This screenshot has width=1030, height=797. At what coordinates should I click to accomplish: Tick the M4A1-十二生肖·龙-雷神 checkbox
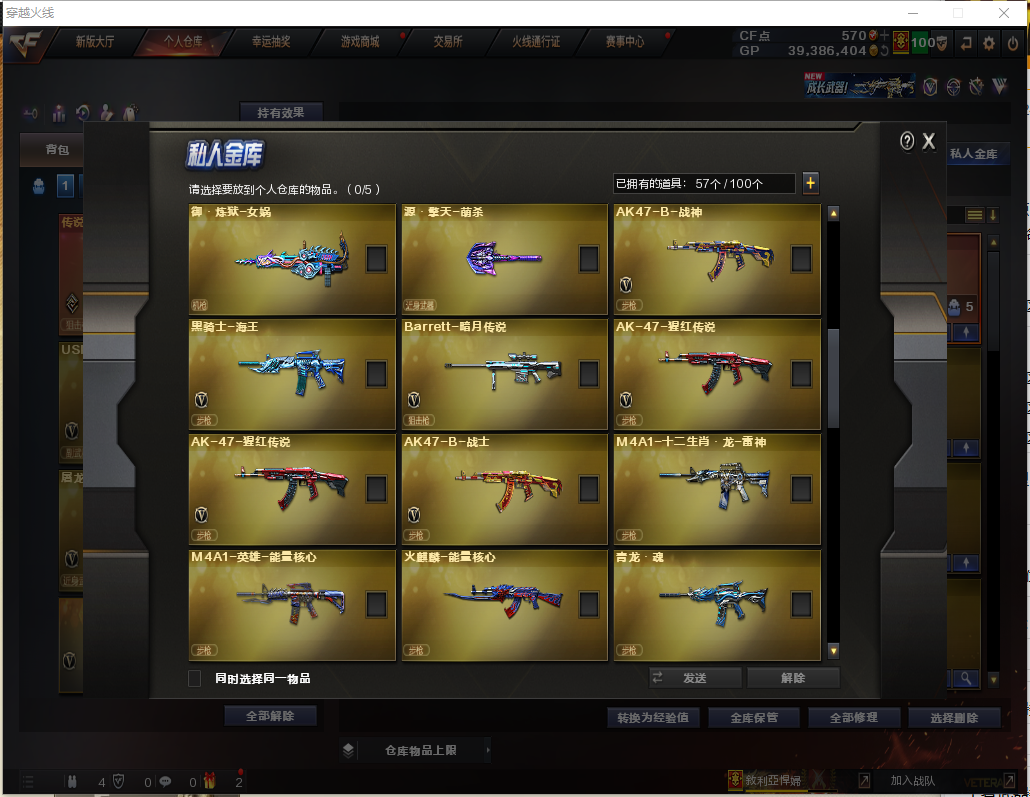[x=801, y=489]
